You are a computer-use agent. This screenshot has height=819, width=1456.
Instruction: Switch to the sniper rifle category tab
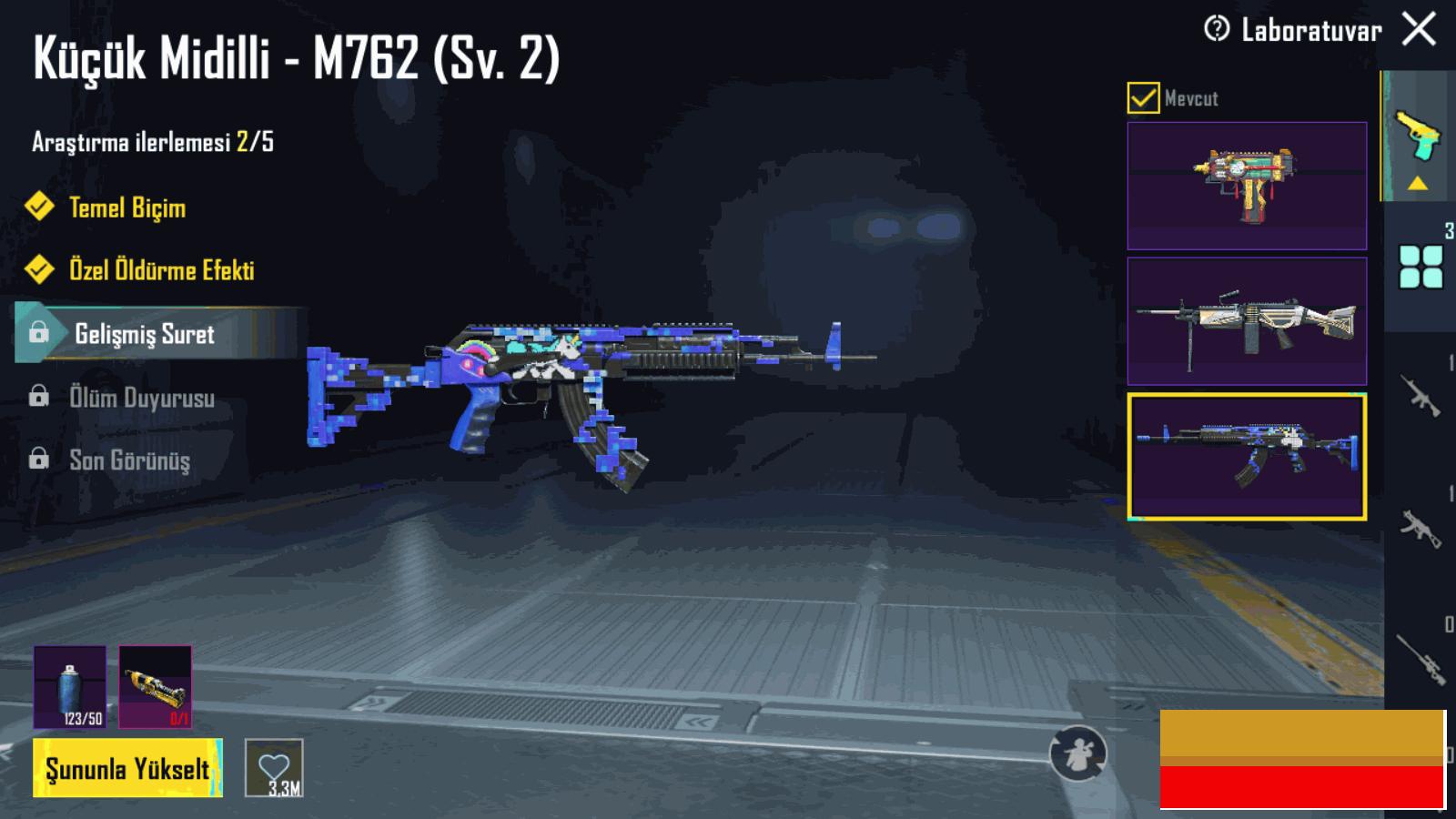[1421, 657]
